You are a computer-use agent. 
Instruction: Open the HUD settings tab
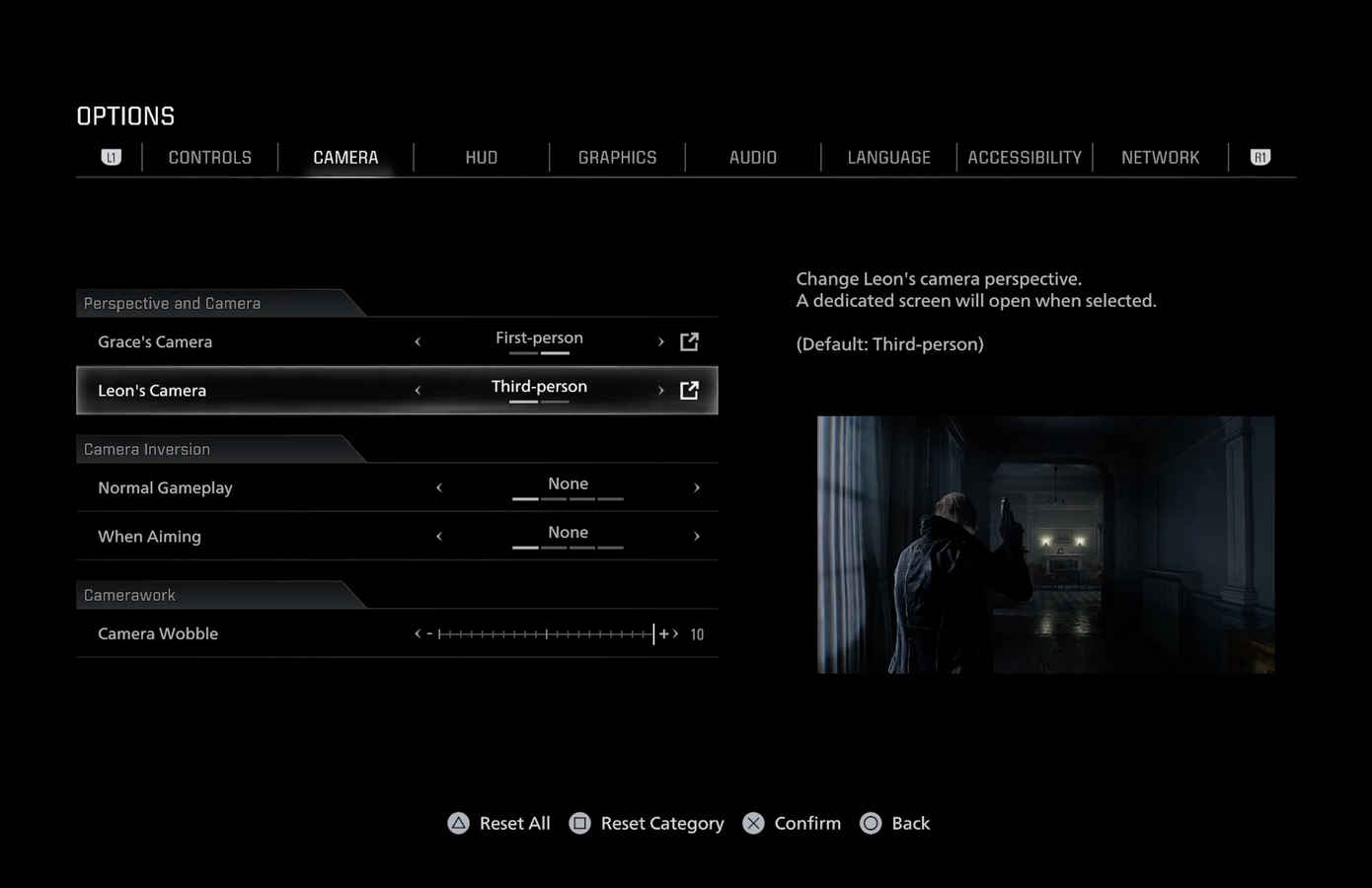[481, 158]
